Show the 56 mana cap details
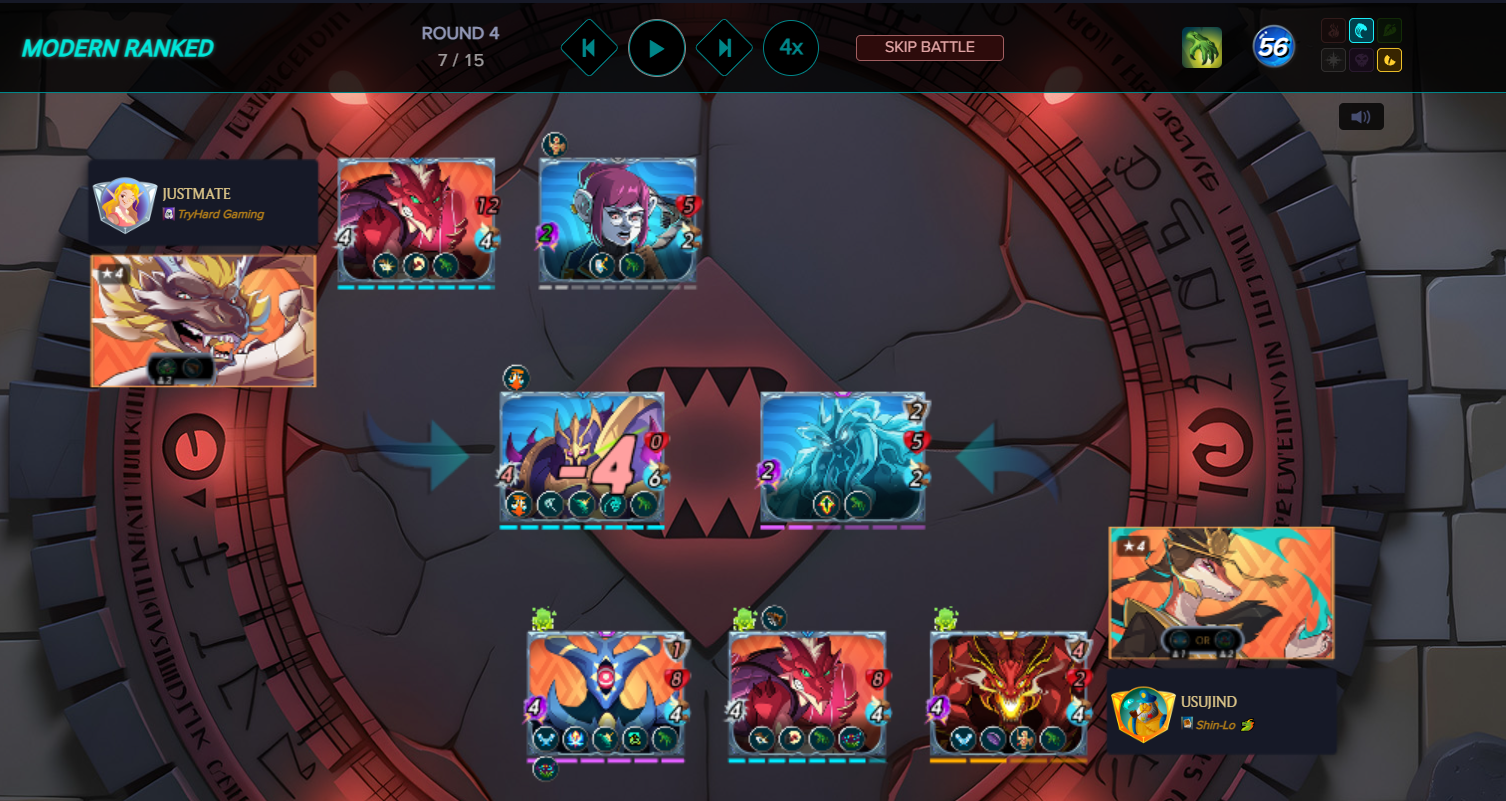 click(x=1274, y=47)
